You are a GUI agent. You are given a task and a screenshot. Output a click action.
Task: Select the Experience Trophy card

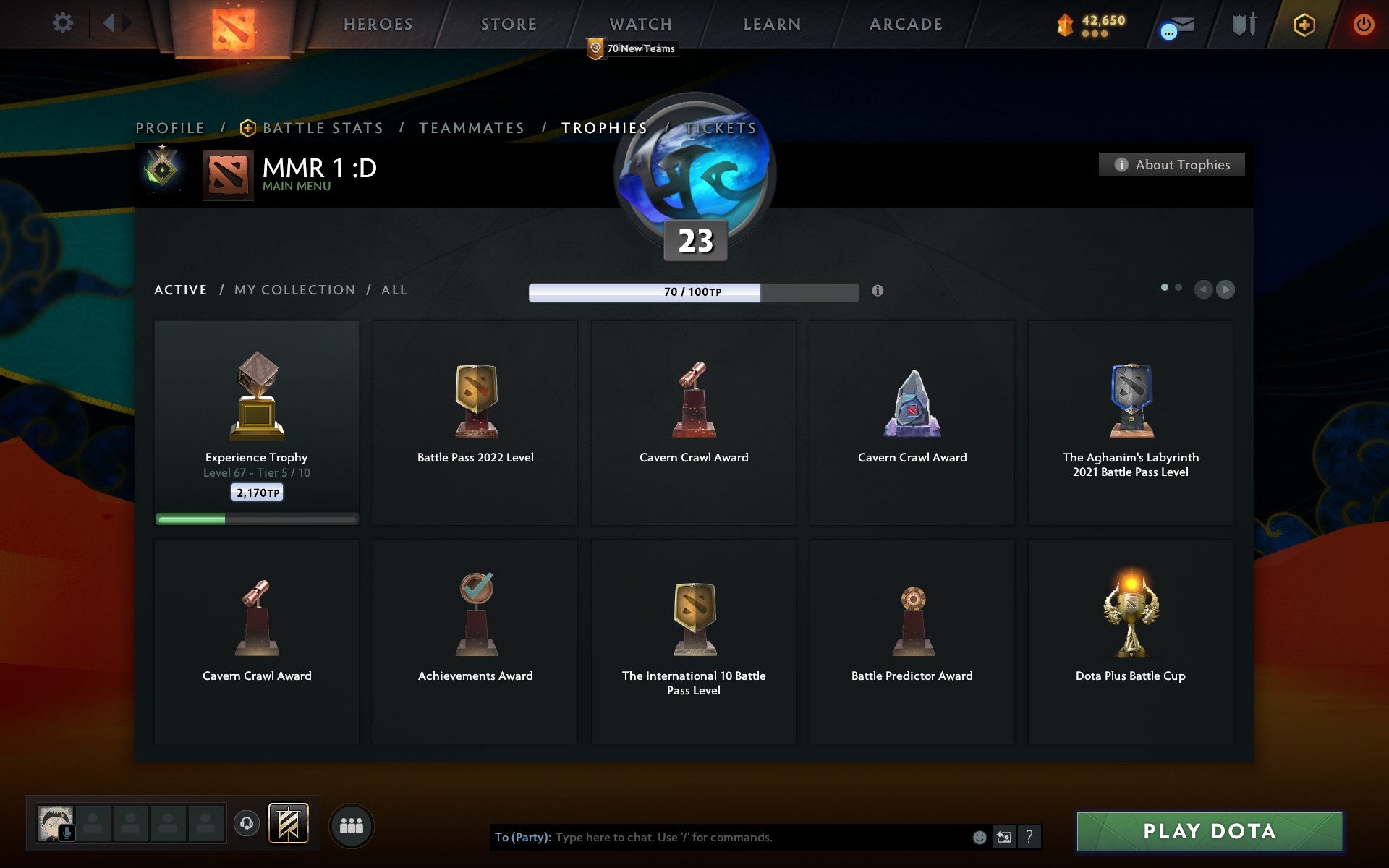click(x=256, y=420)
